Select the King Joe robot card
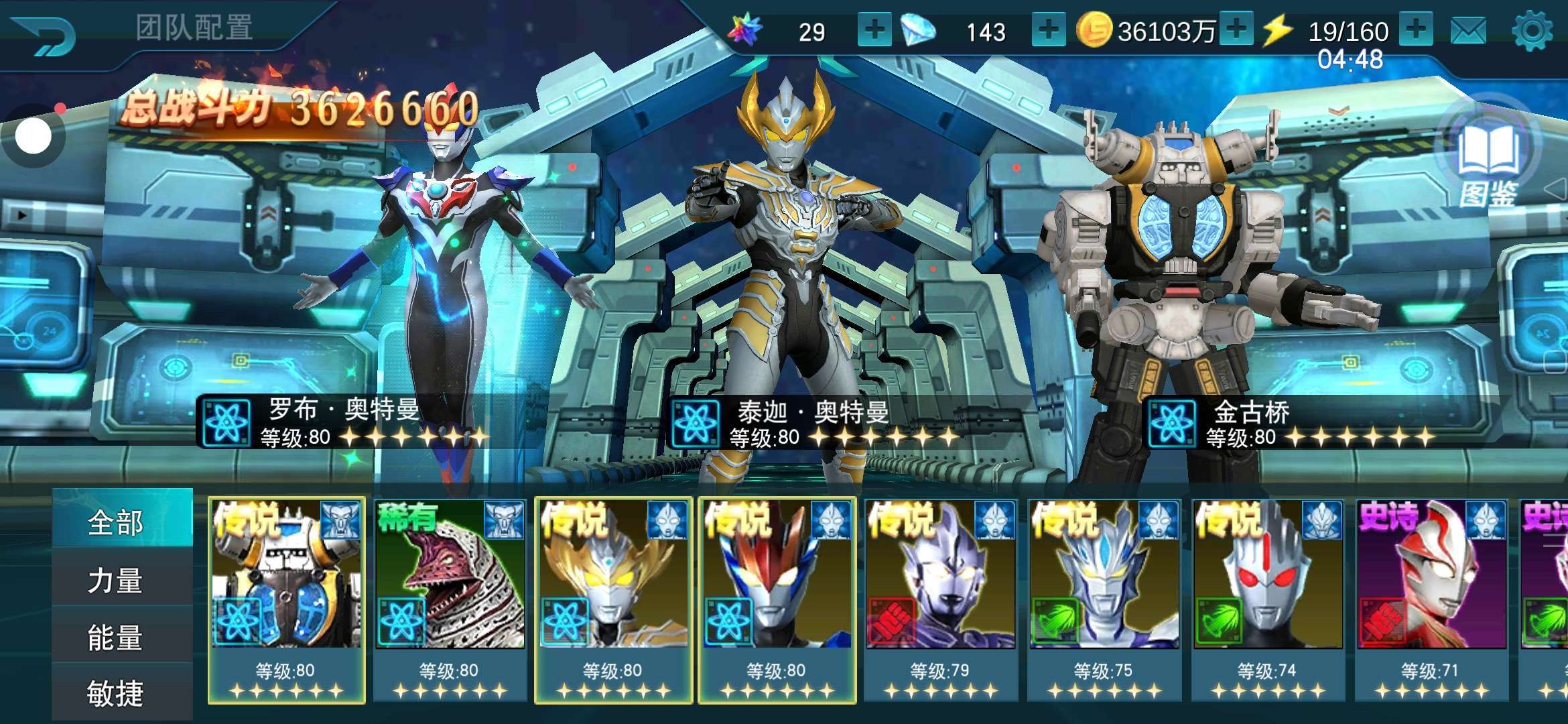1568x724 pixels. click(x=286, y=599)
